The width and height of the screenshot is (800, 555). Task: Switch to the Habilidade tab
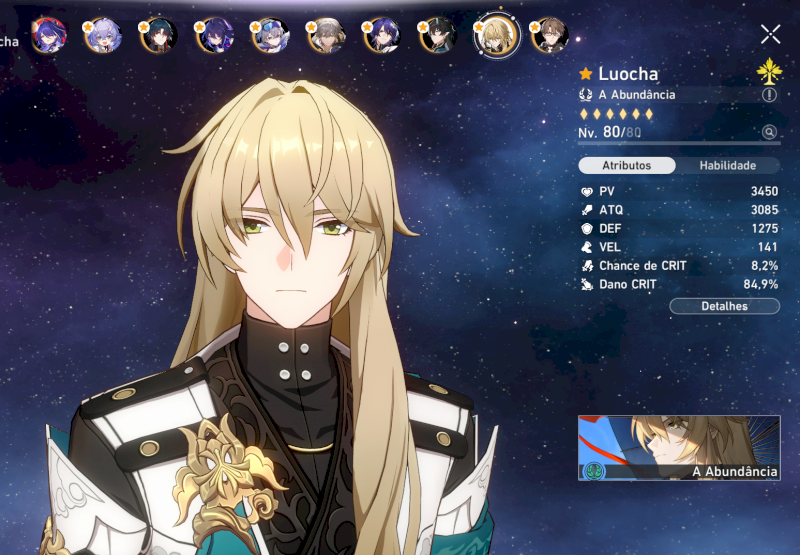727,165
